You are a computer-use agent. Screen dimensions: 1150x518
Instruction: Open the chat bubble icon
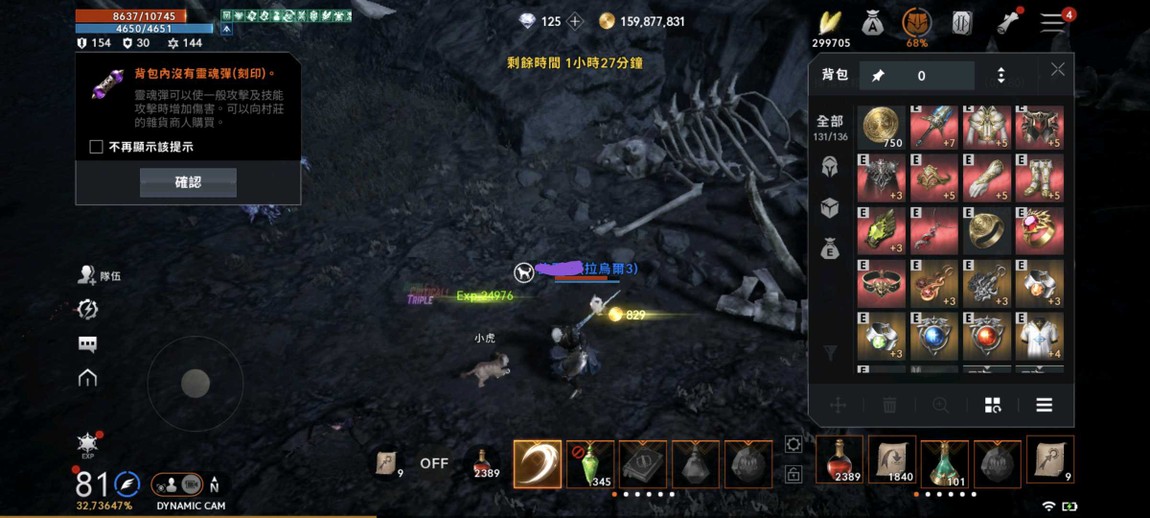click(88, 344)
